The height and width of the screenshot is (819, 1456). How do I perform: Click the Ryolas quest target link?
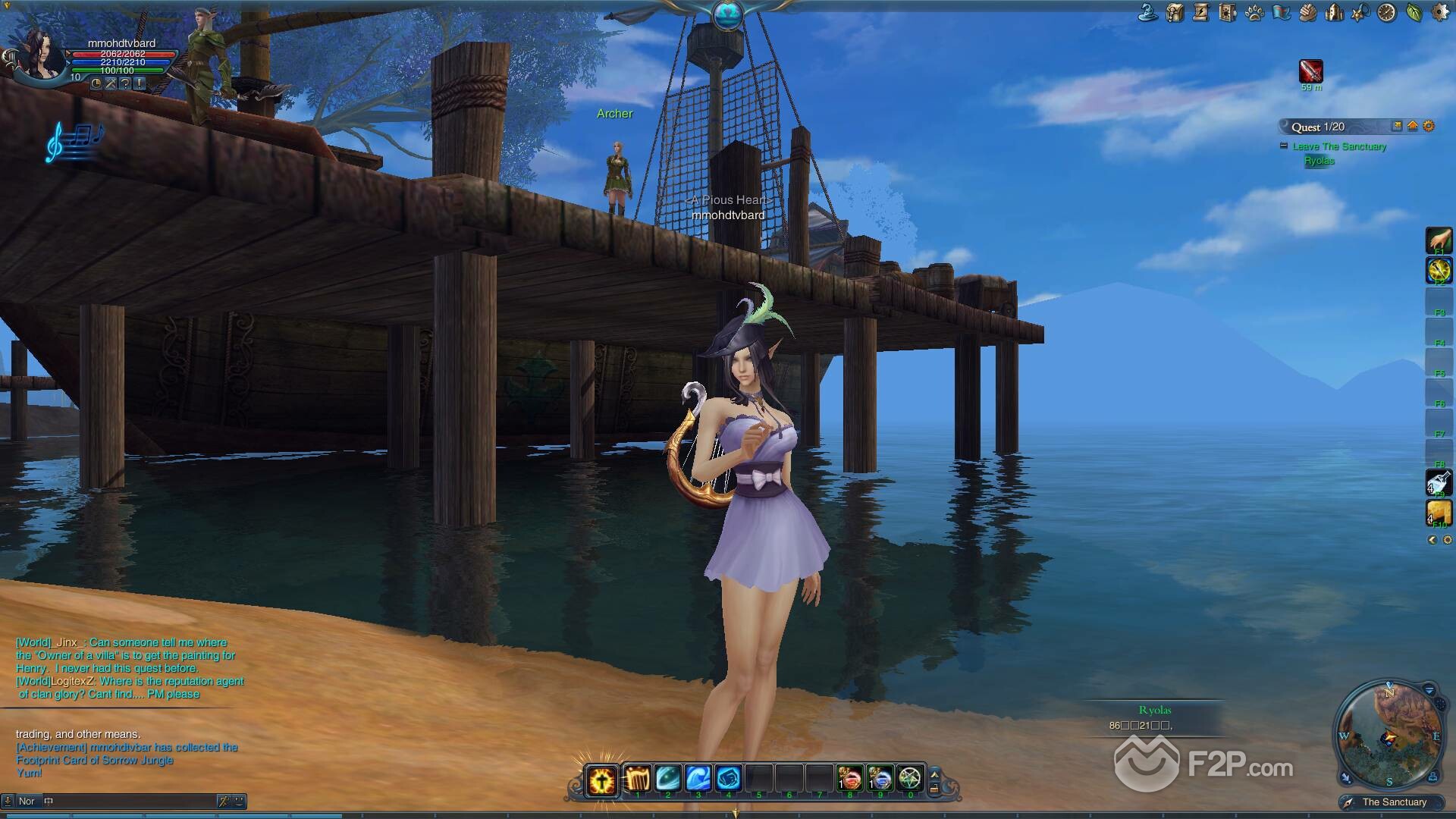[1319, 161]
